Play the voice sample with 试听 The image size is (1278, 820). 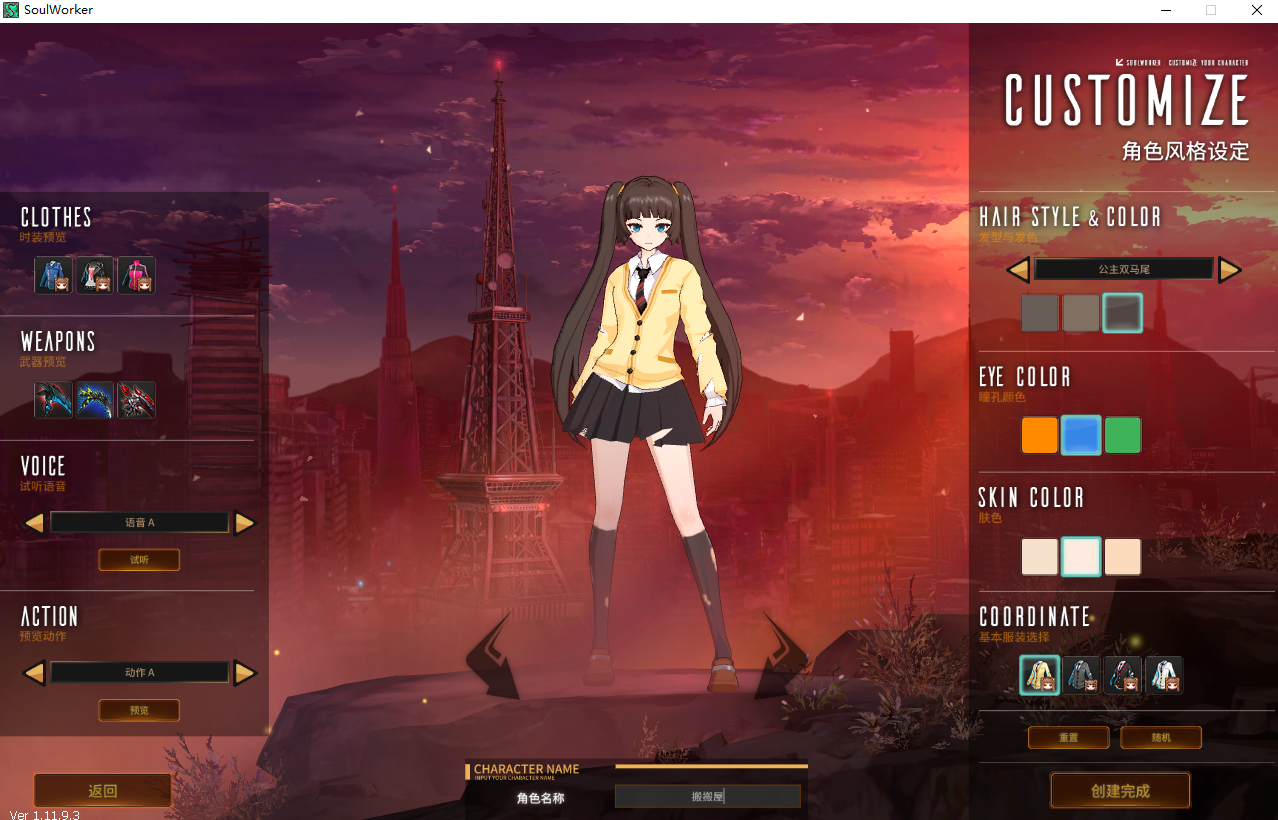(139, 560)
